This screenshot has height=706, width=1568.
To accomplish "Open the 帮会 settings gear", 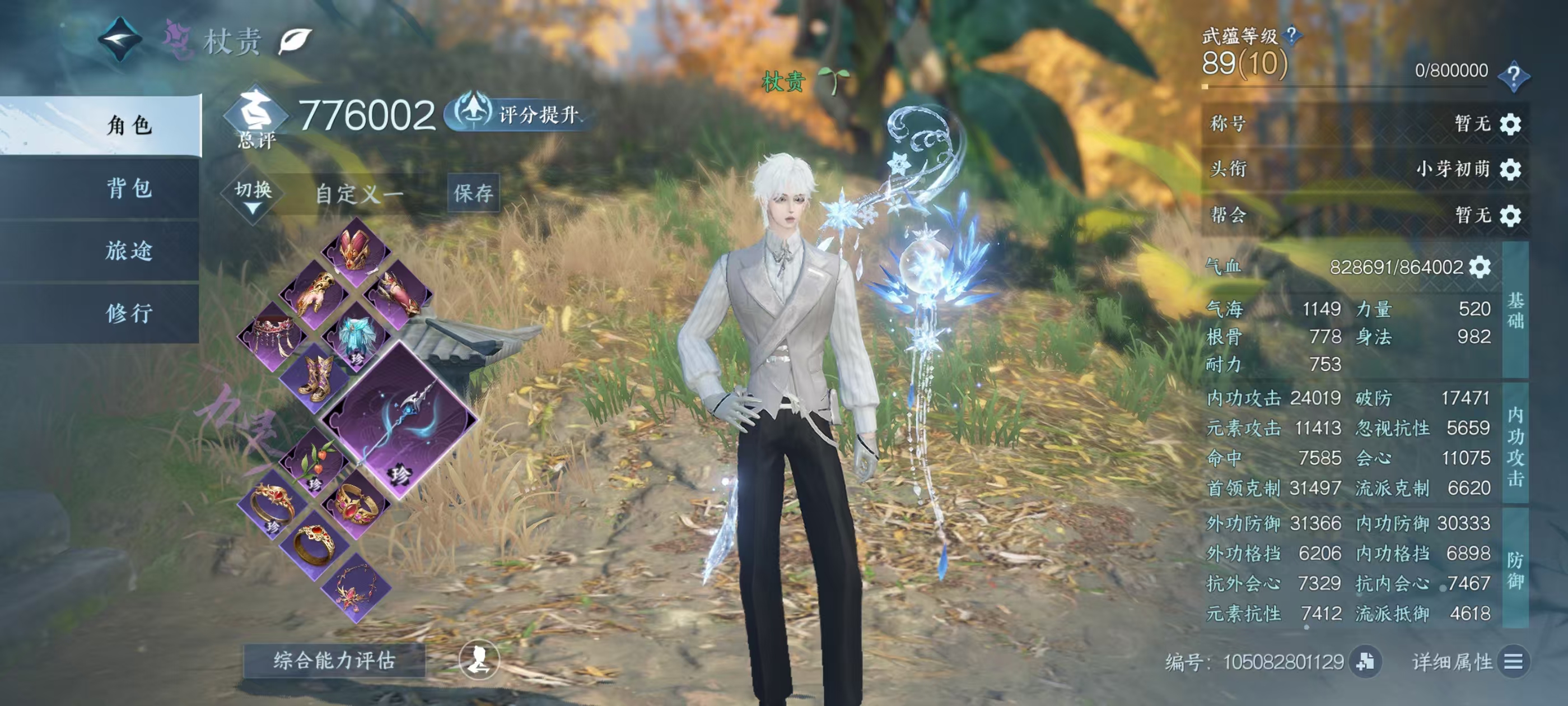I will click(1510, 215).
